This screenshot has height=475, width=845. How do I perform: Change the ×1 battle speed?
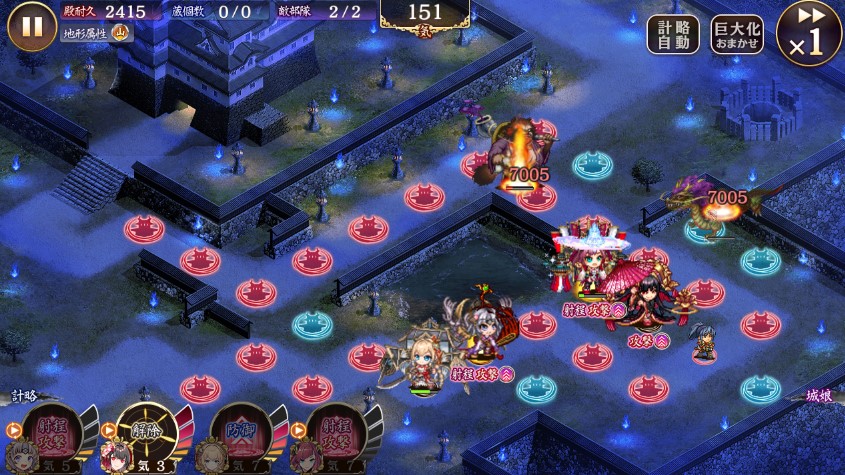tap(808, 33)
